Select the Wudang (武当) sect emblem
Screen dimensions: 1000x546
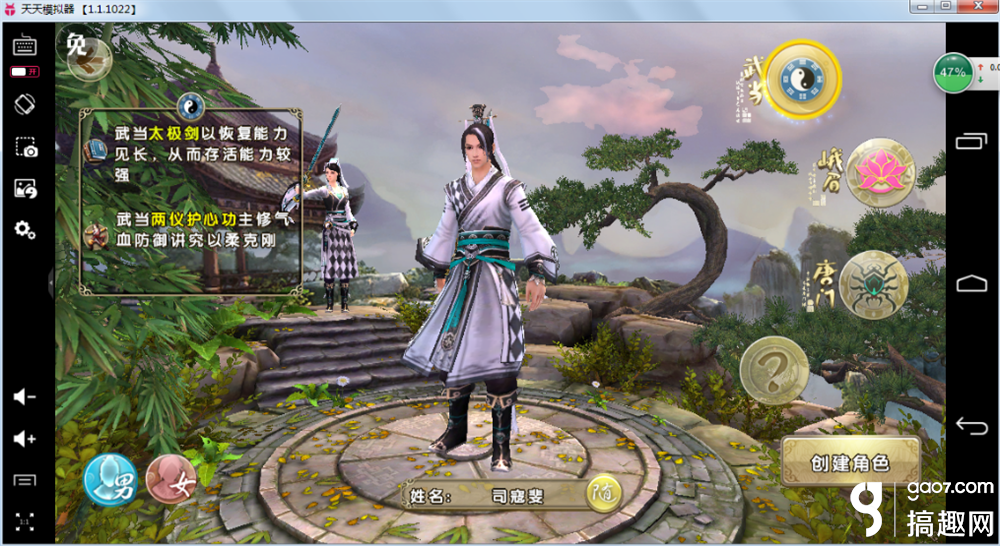809,76
